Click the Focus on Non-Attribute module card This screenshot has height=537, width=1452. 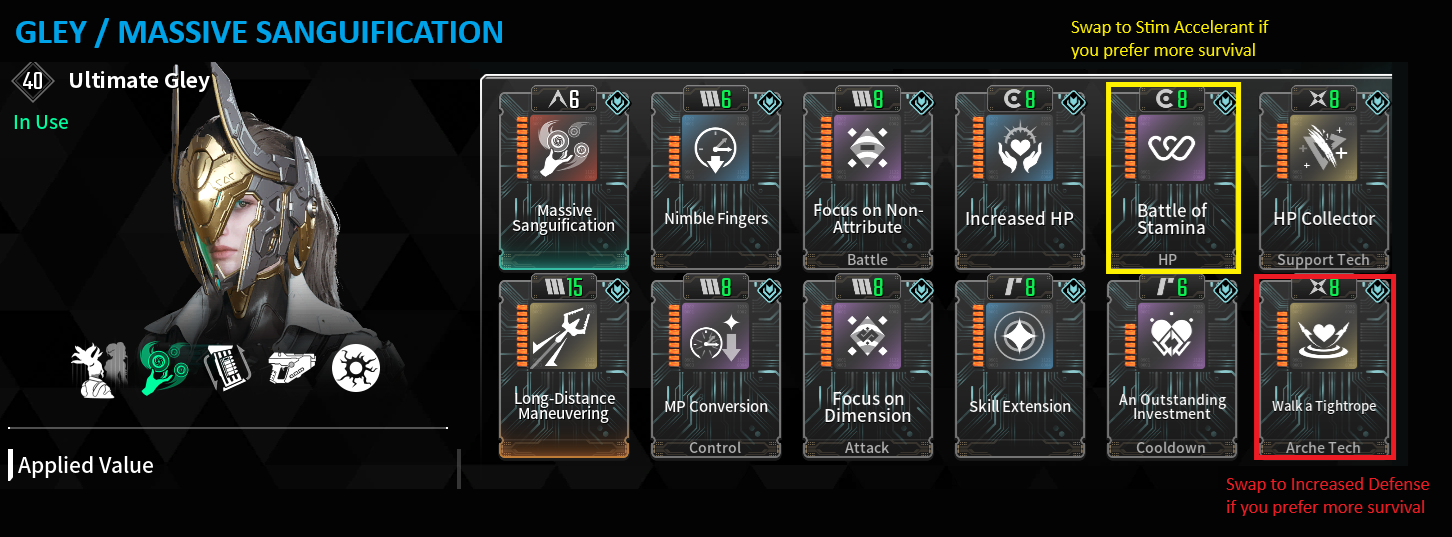(x=867, y=178)
